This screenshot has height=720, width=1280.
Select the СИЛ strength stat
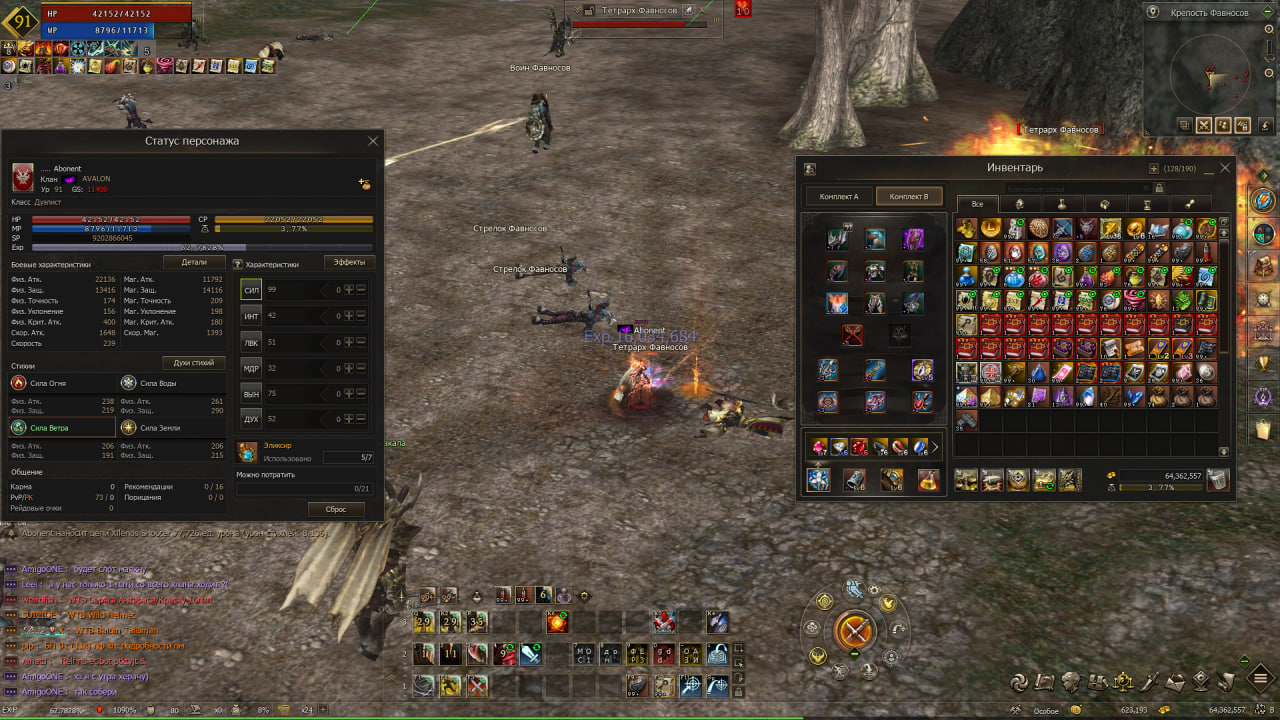[x=251, y=289]
